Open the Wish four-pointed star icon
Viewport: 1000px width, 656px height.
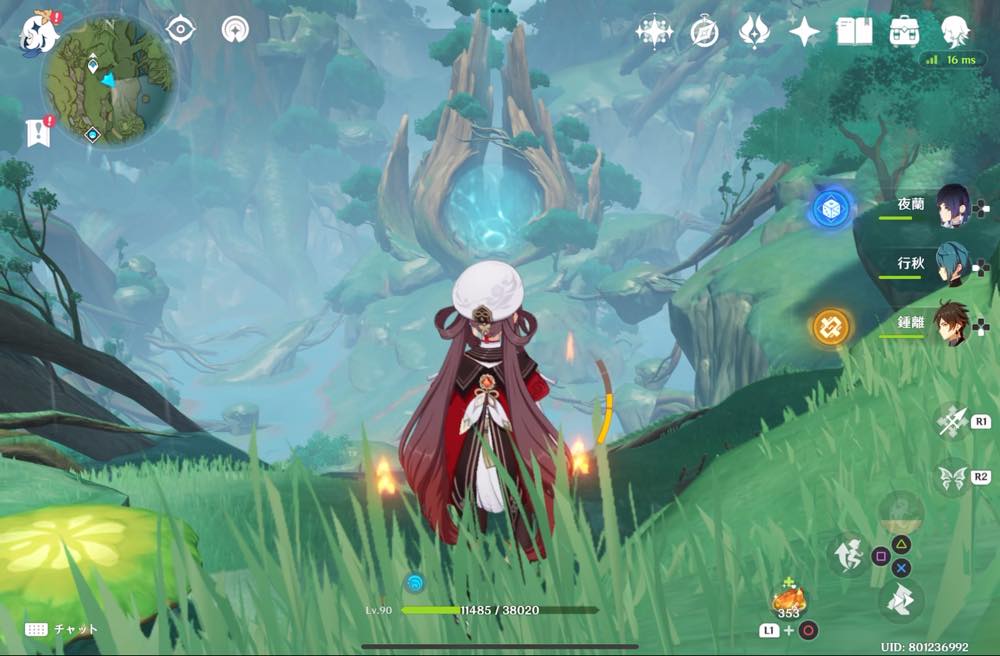804,32
